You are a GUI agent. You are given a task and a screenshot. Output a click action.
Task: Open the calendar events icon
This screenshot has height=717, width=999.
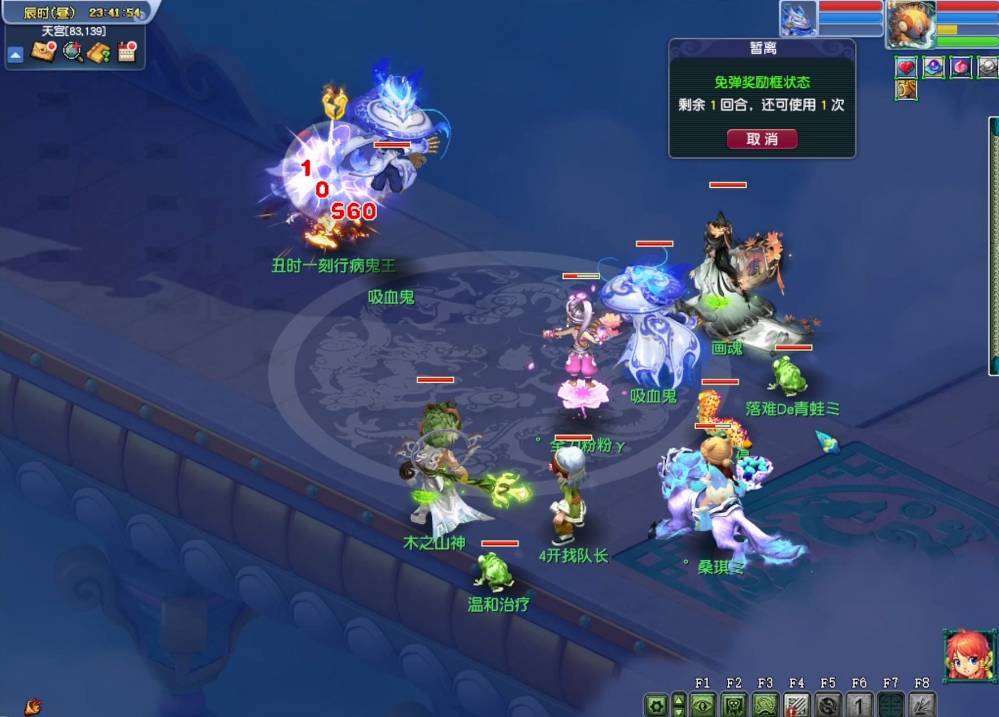click(127, 52)
